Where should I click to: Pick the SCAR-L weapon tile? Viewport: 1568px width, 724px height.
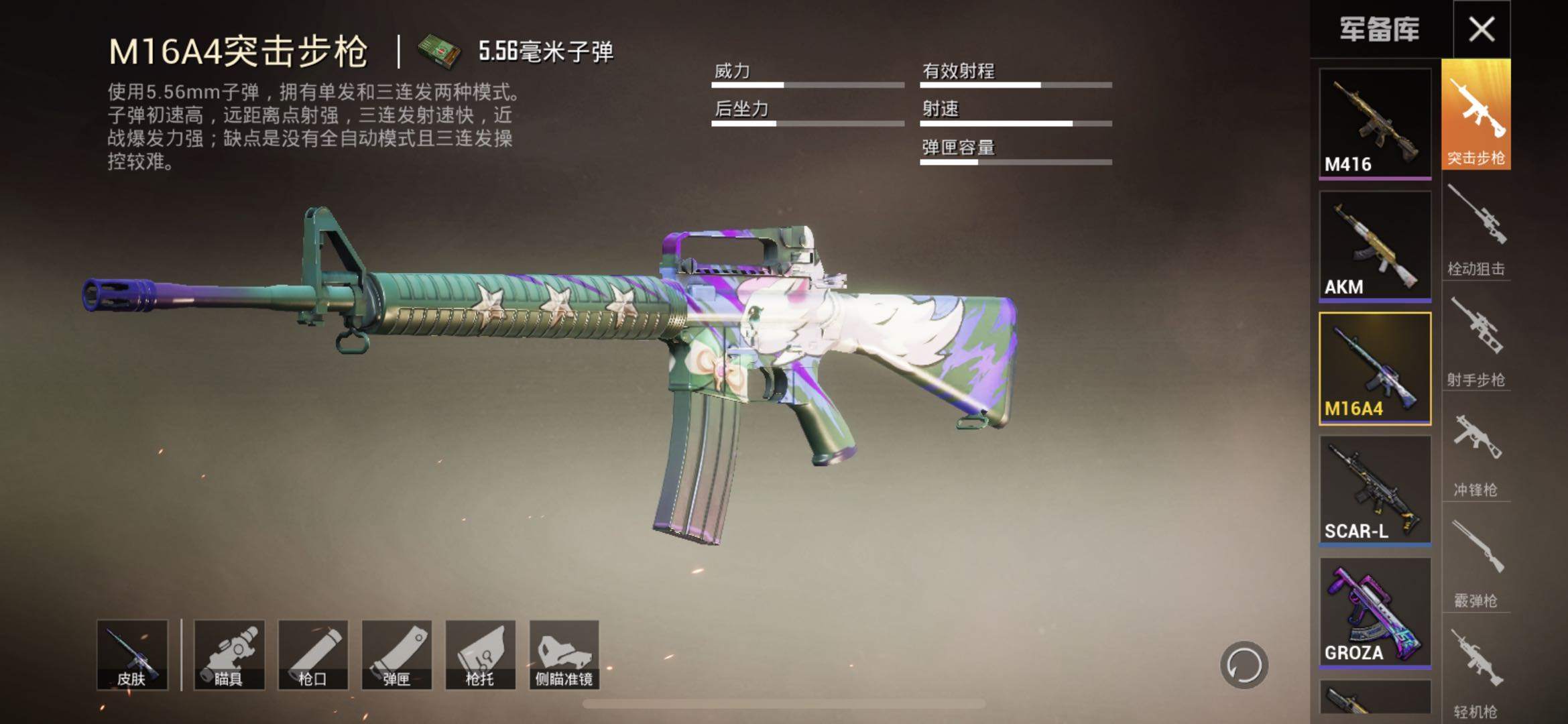[1375, 491]
